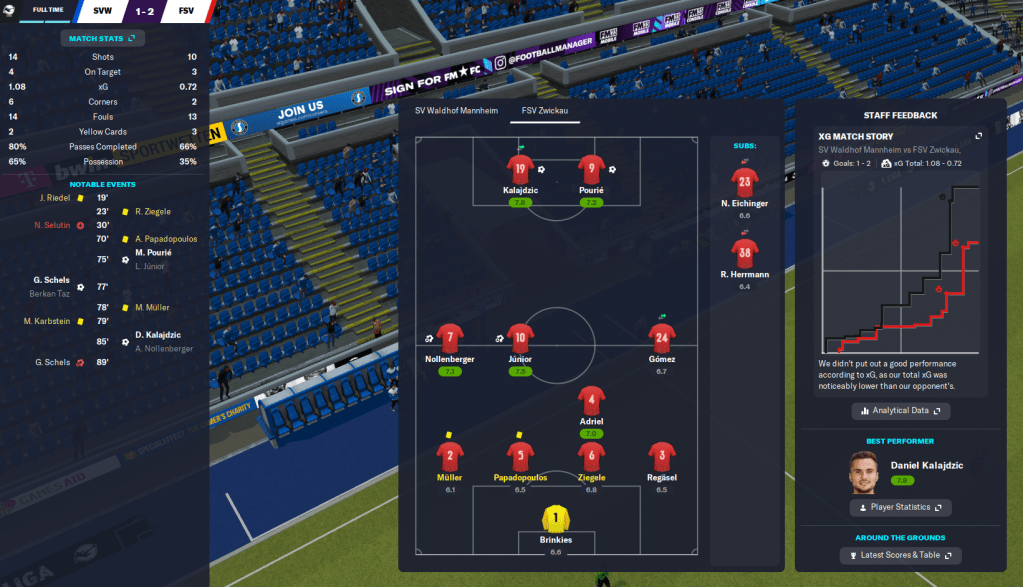Select right-back Müller number 2

coord(450,457)
